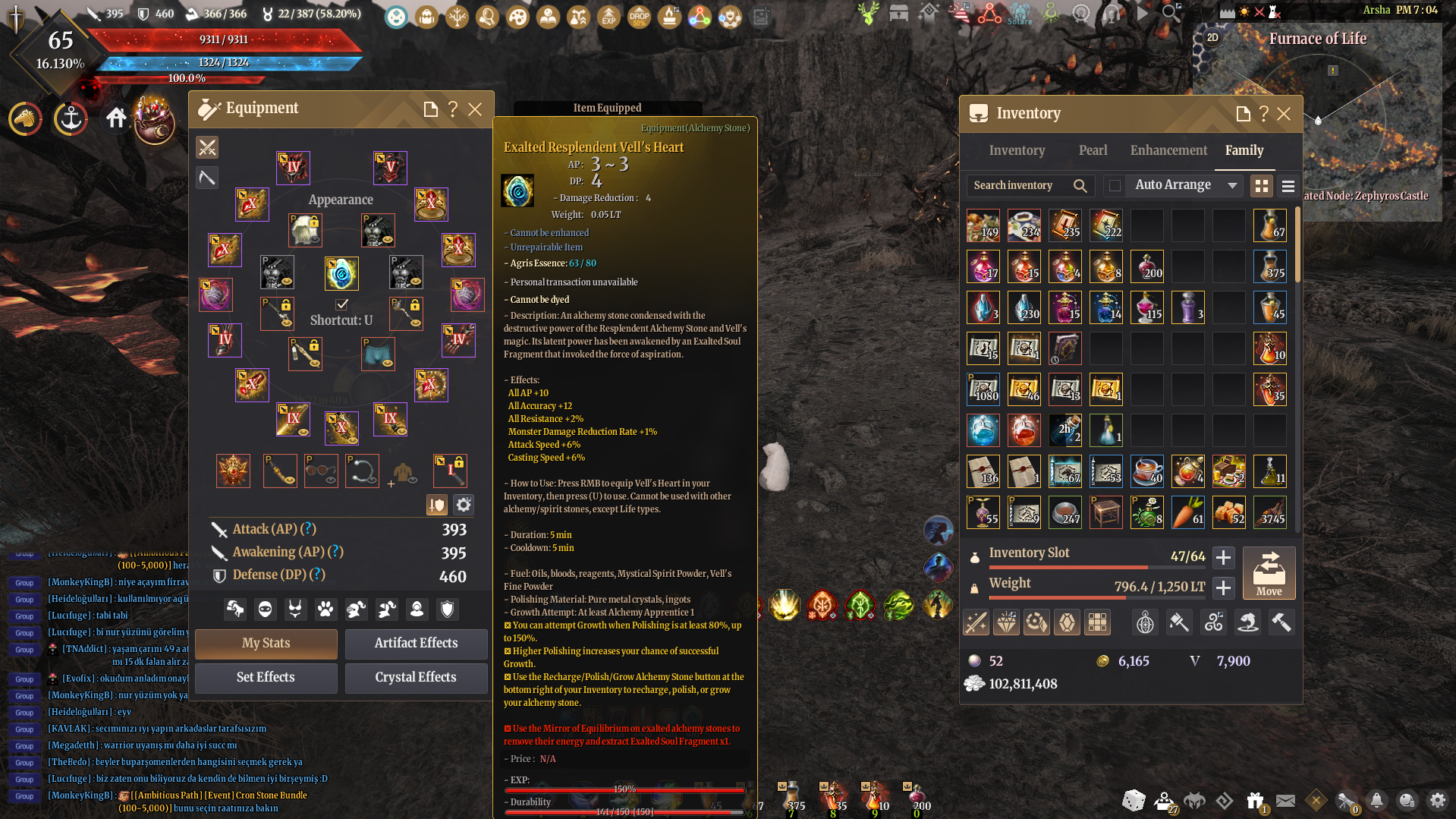
Task: Switch to the Enhancement tab
Action: pos(1168,150)
